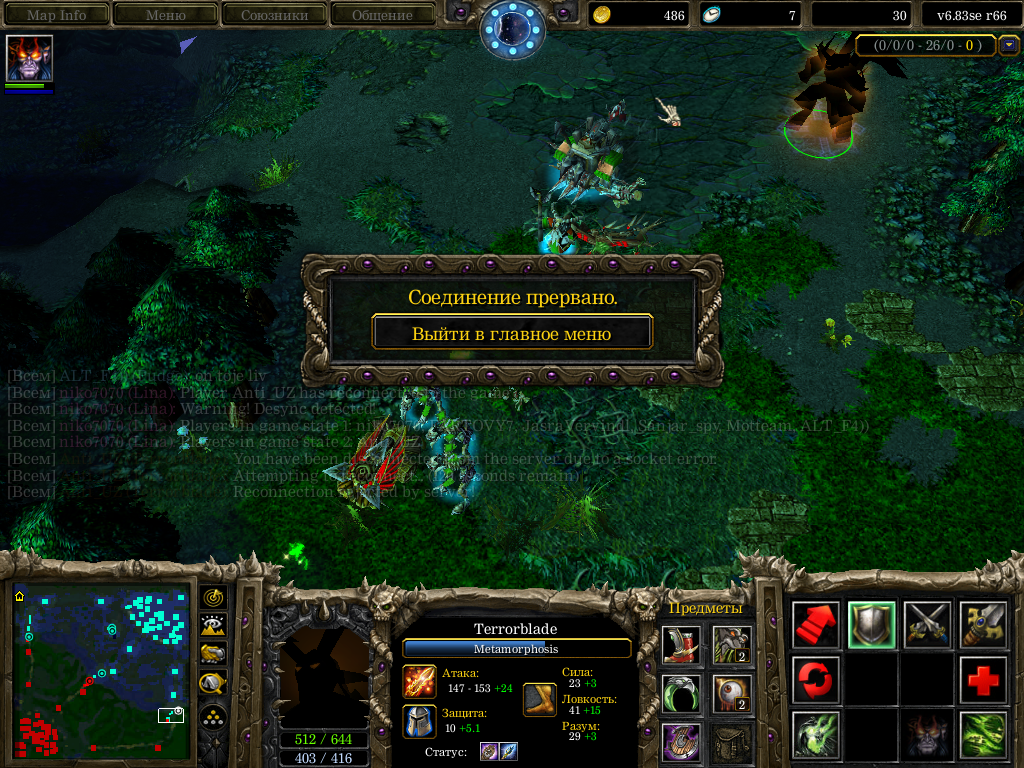Select the red boot item slot
This screenshot has width=1024, height=768.
click(681, 645)
